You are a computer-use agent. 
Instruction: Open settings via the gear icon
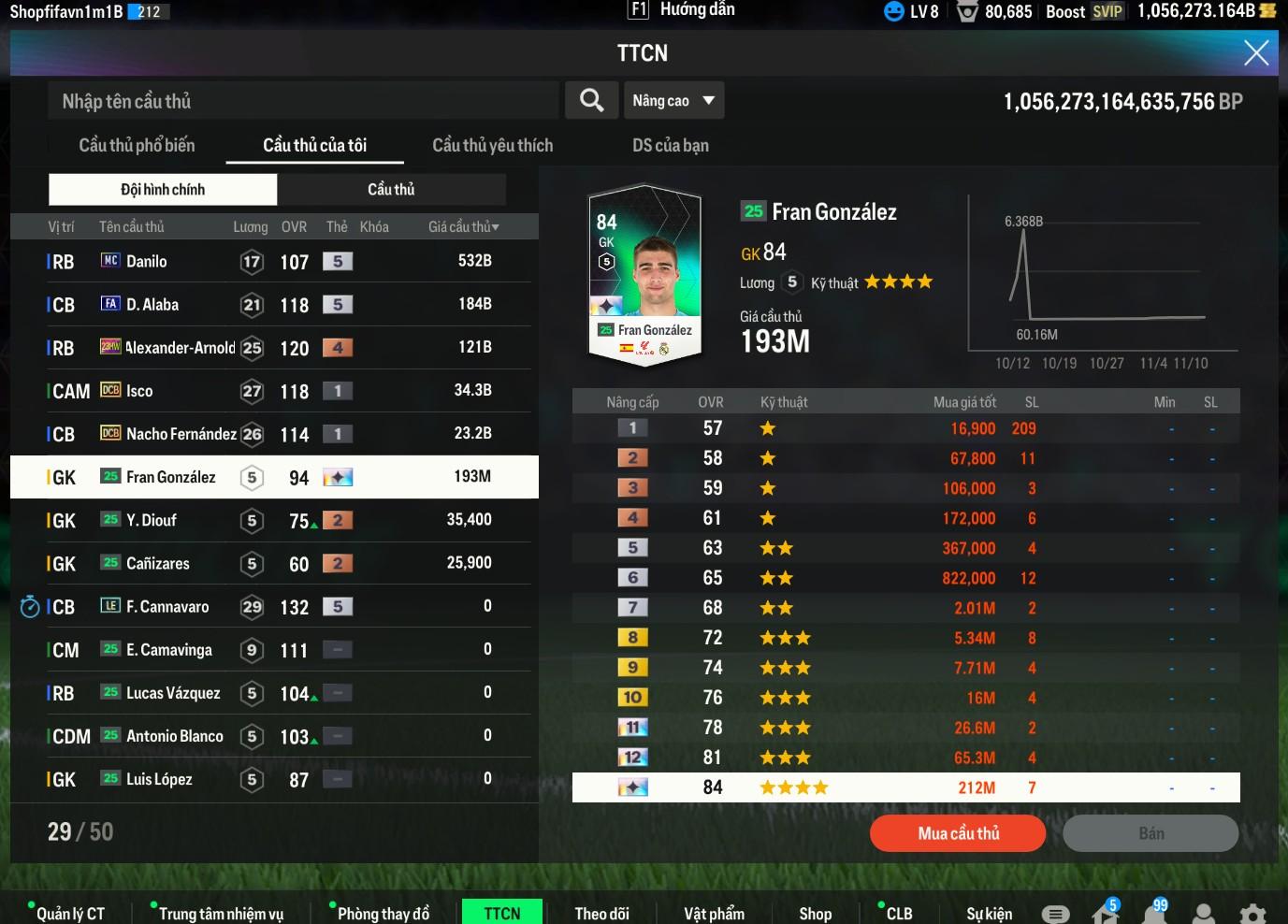coord(1252,914)
